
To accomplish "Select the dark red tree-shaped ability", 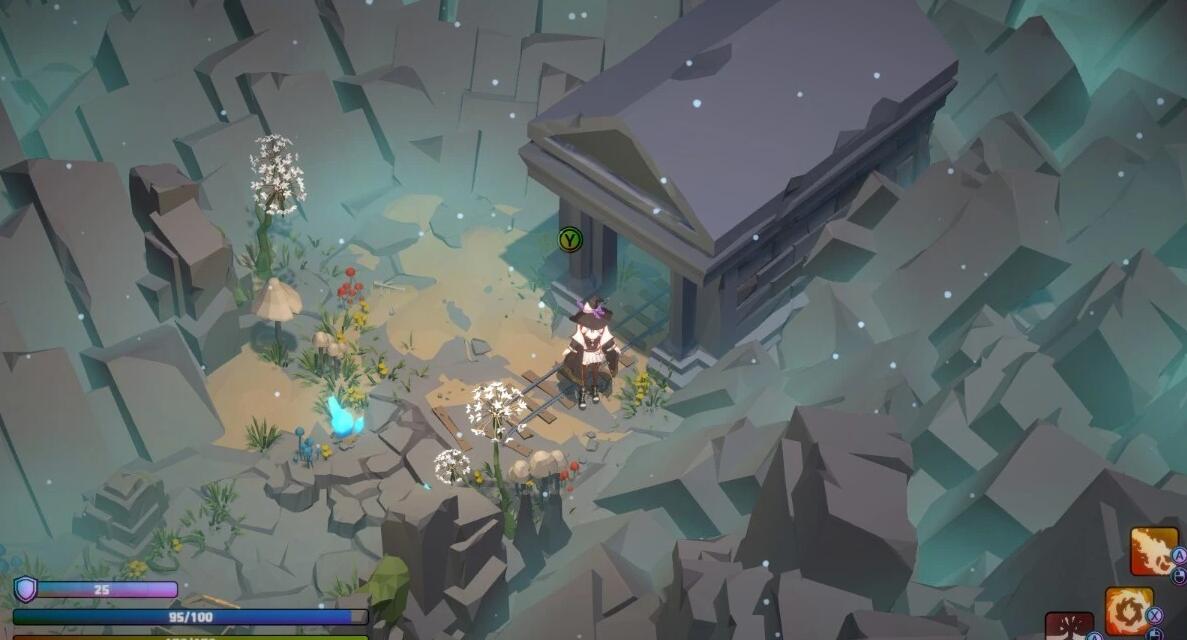I will (1069, 627).
